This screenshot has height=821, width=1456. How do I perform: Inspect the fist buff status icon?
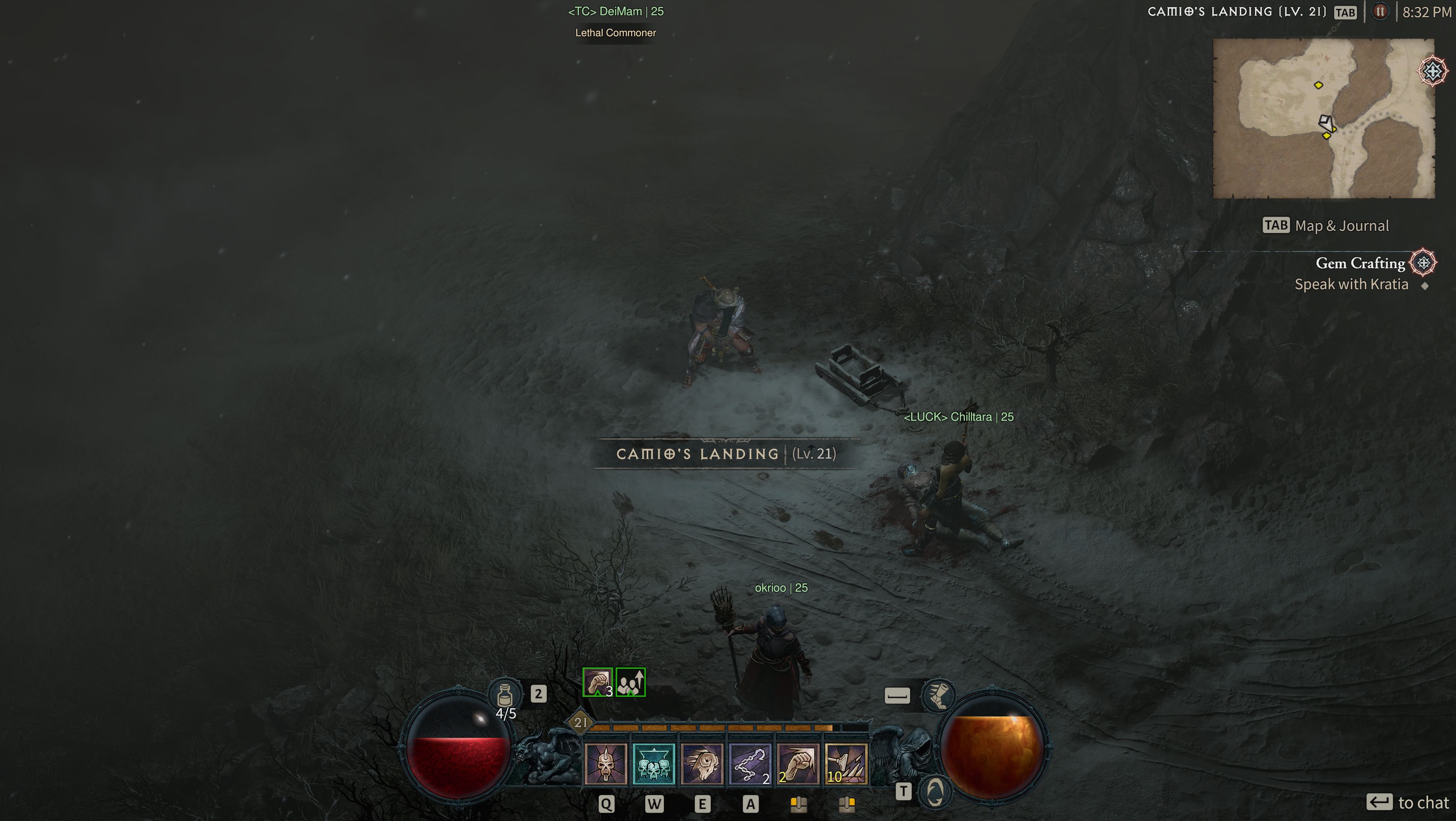pyautogui.click(x=598, y=683)
